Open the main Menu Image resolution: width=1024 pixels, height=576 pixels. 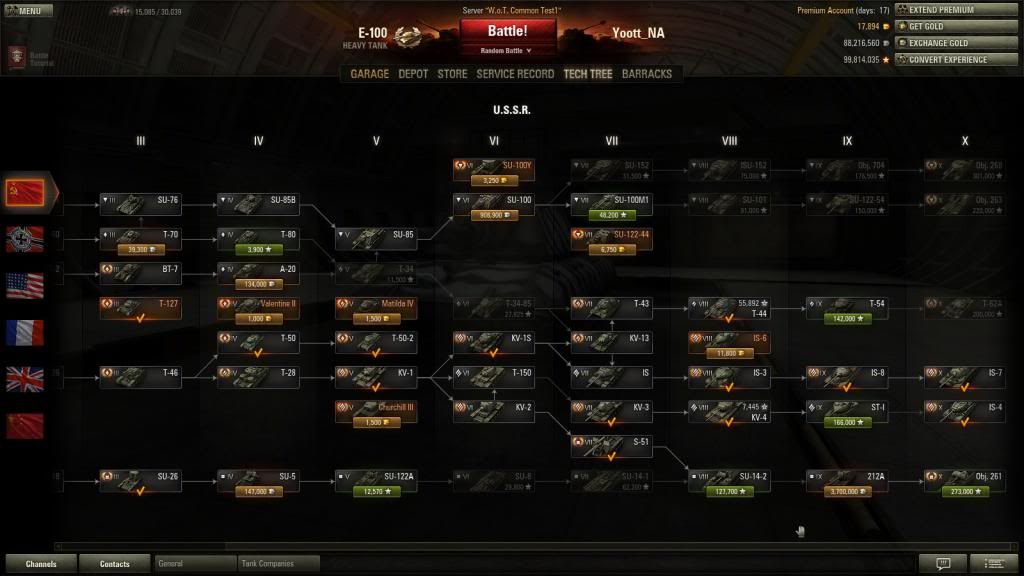(x=27, y=11)
